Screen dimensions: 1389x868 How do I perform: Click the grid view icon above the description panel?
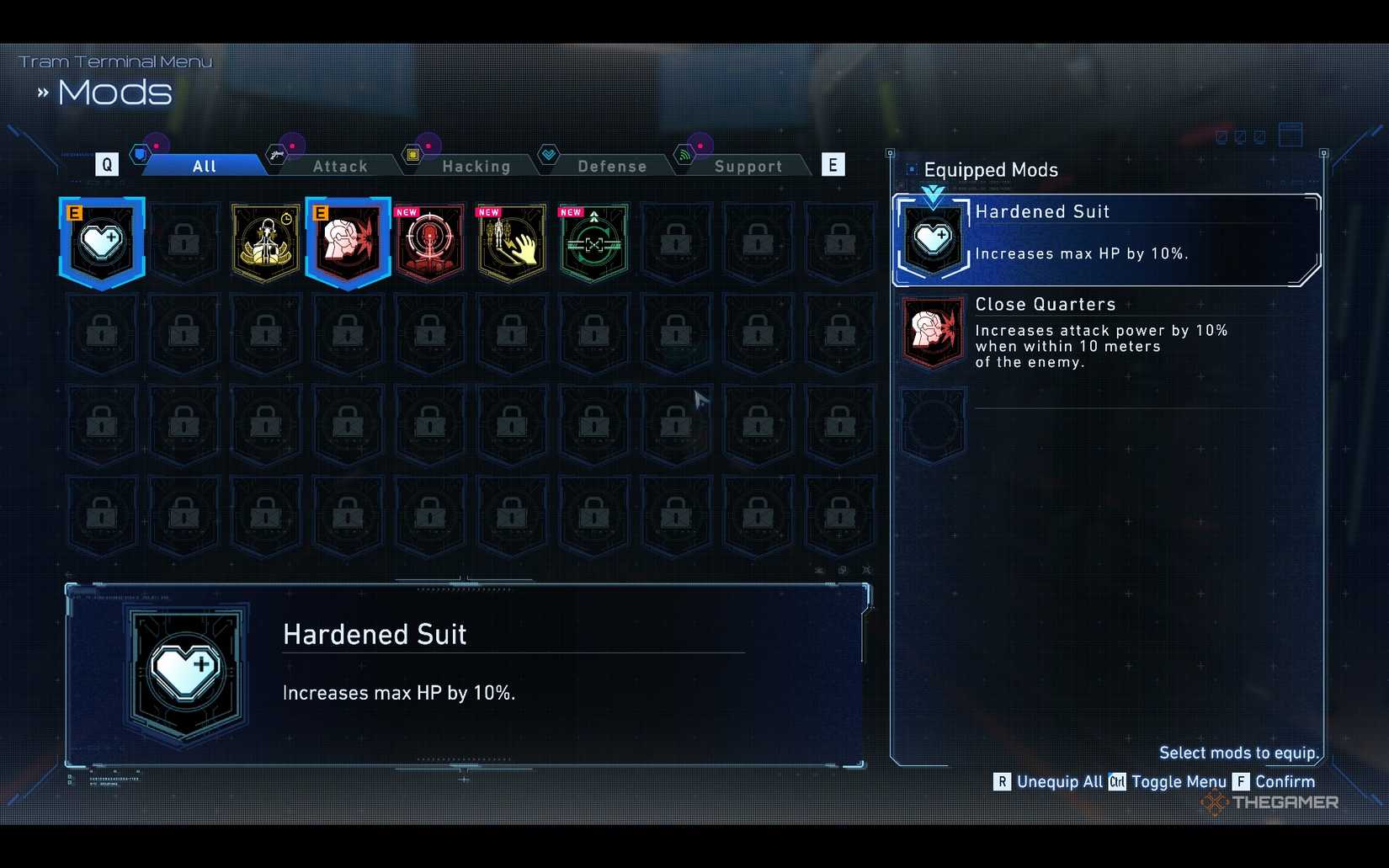tap(842, 570)
